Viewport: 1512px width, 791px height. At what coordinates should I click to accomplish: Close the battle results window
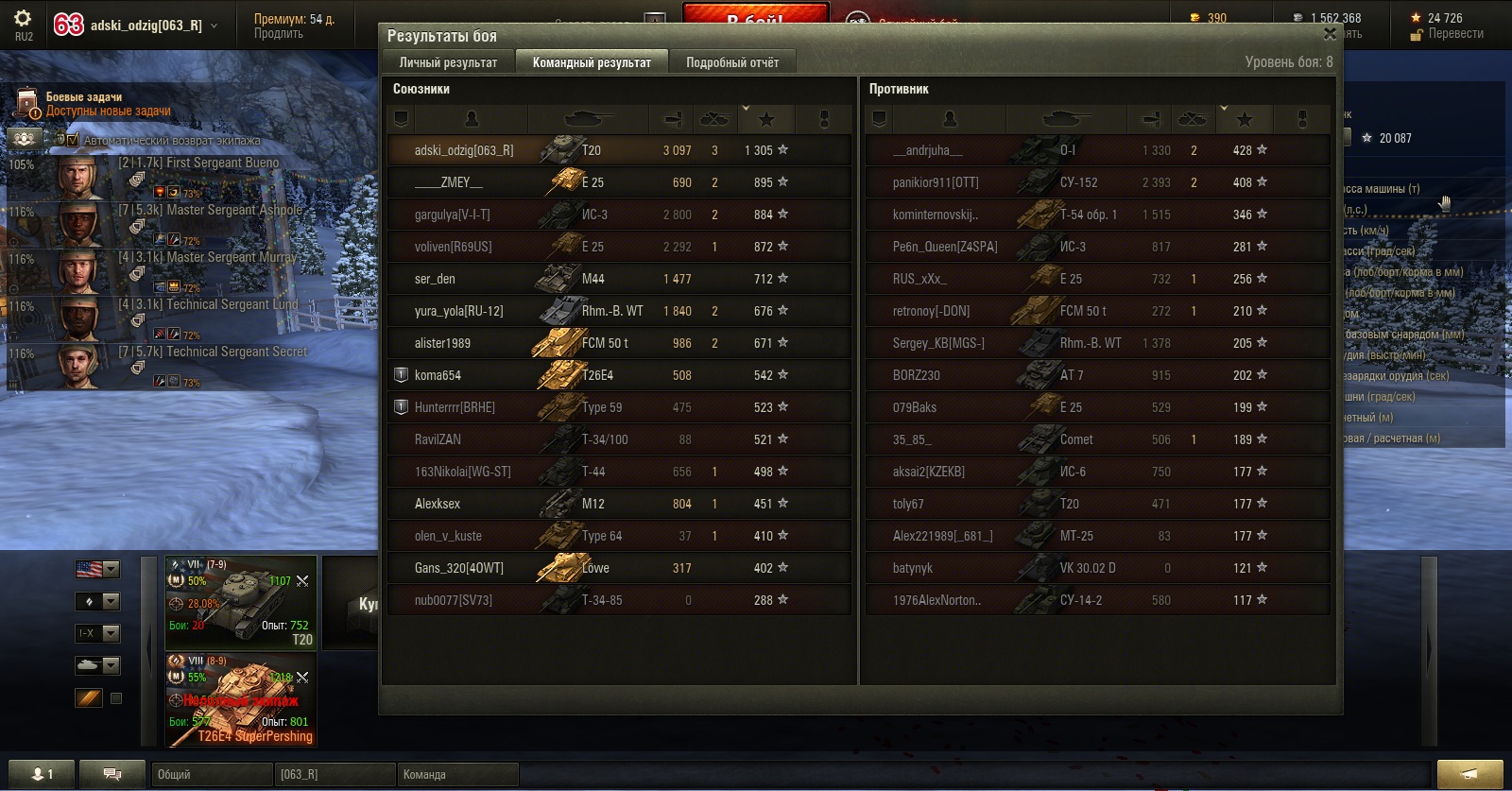pos(1330,34)
